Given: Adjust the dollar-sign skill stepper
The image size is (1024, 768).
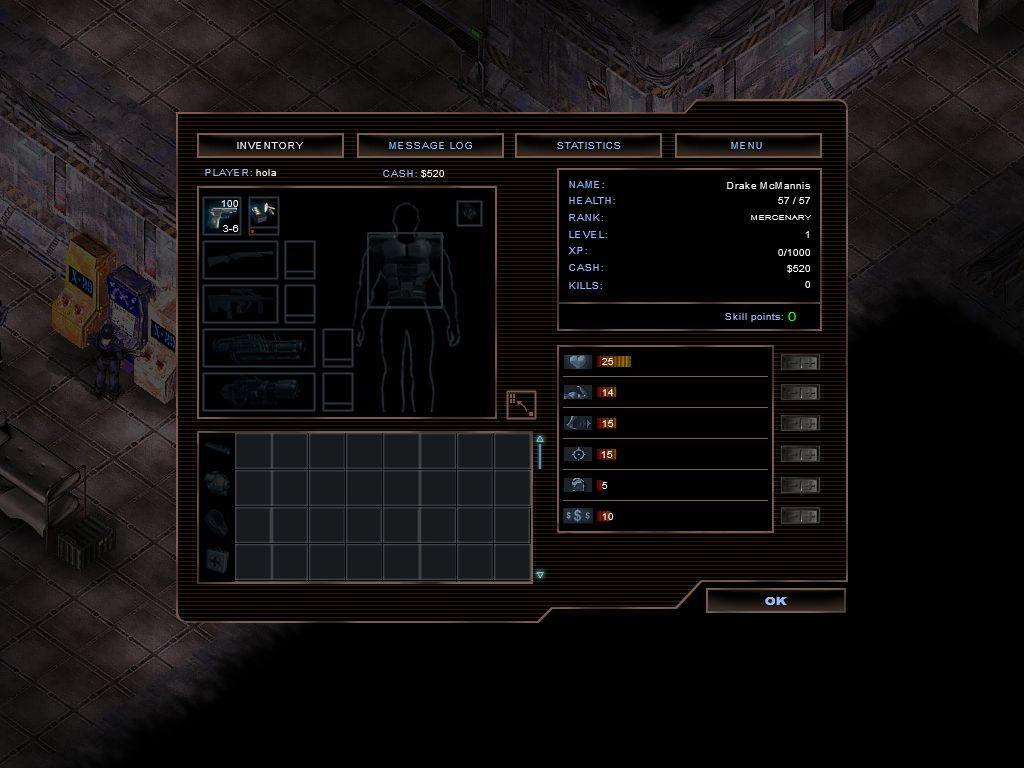Looking at the screenshot, I should 800,516.
